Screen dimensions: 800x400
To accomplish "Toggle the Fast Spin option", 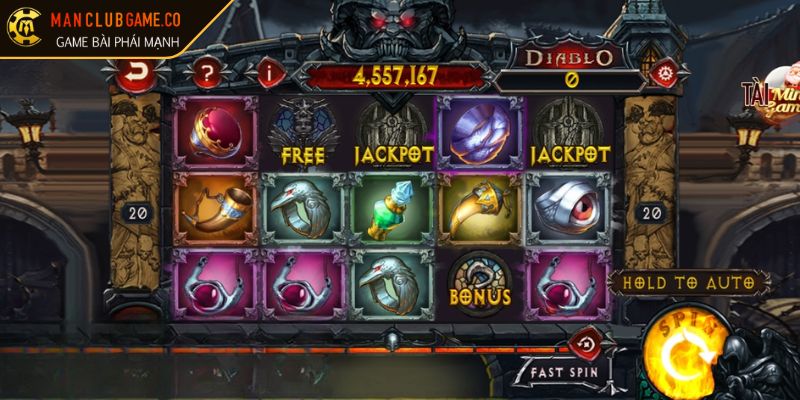I will (563, 371).
